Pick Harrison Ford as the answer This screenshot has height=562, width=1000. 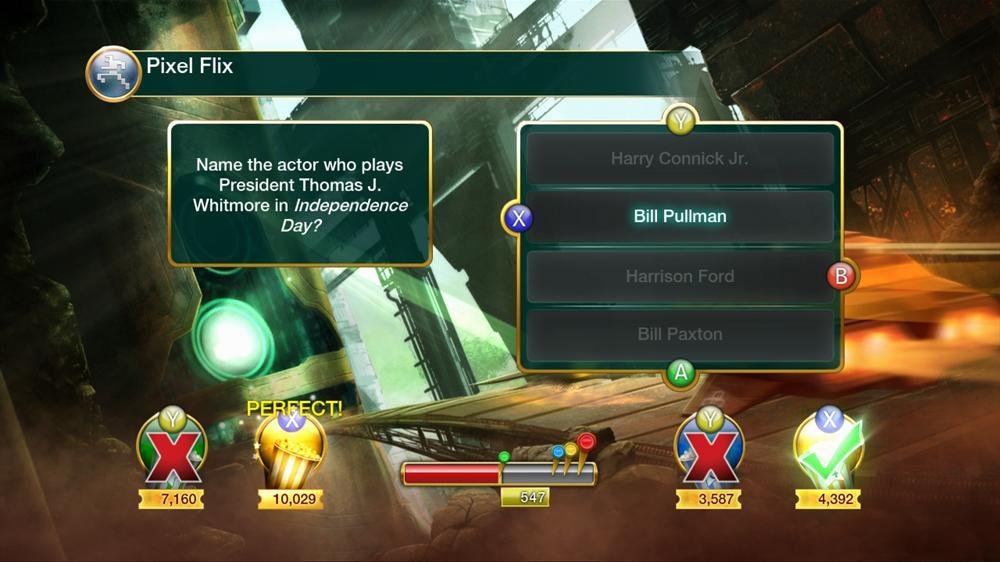[680, 276]
